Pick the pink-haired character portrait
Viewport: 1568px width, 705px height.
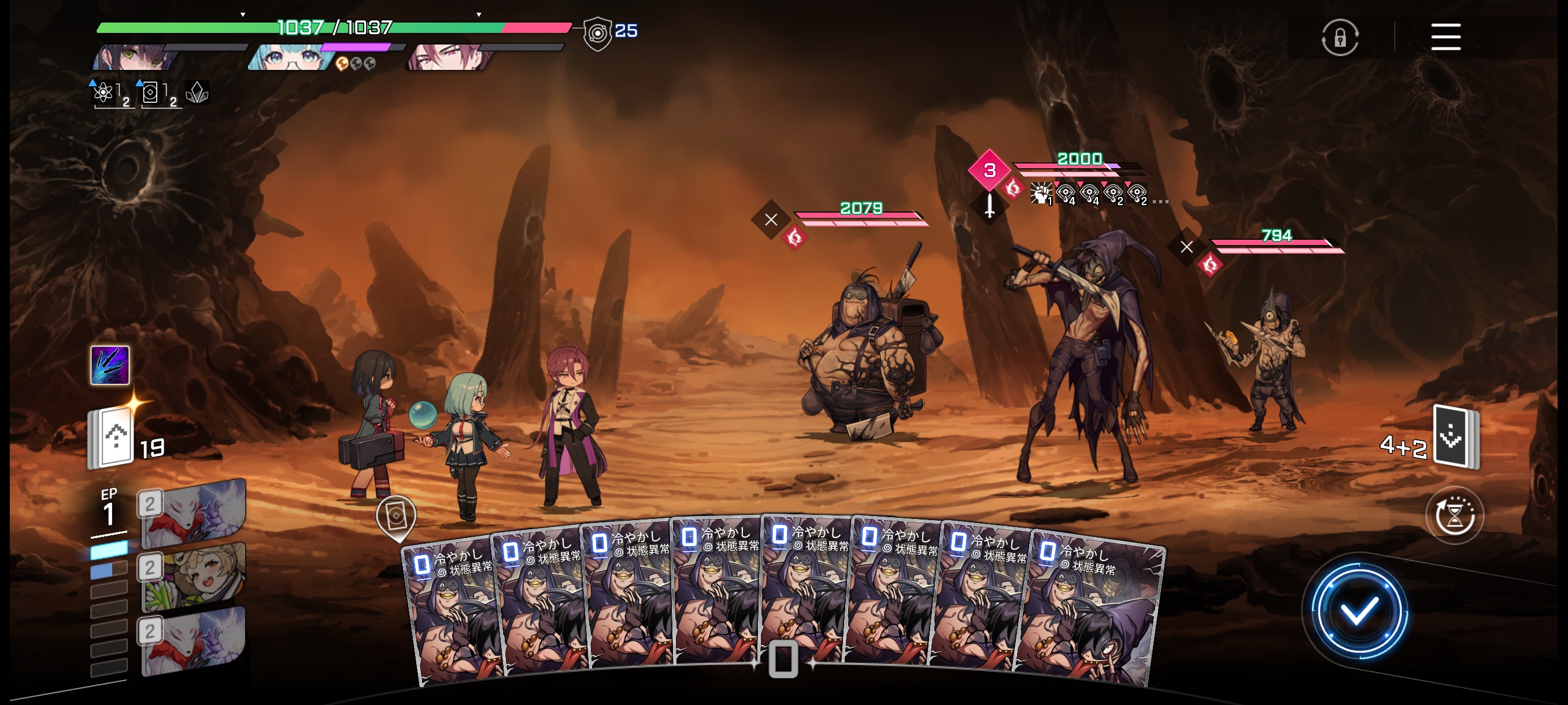(x=449, y=57)
